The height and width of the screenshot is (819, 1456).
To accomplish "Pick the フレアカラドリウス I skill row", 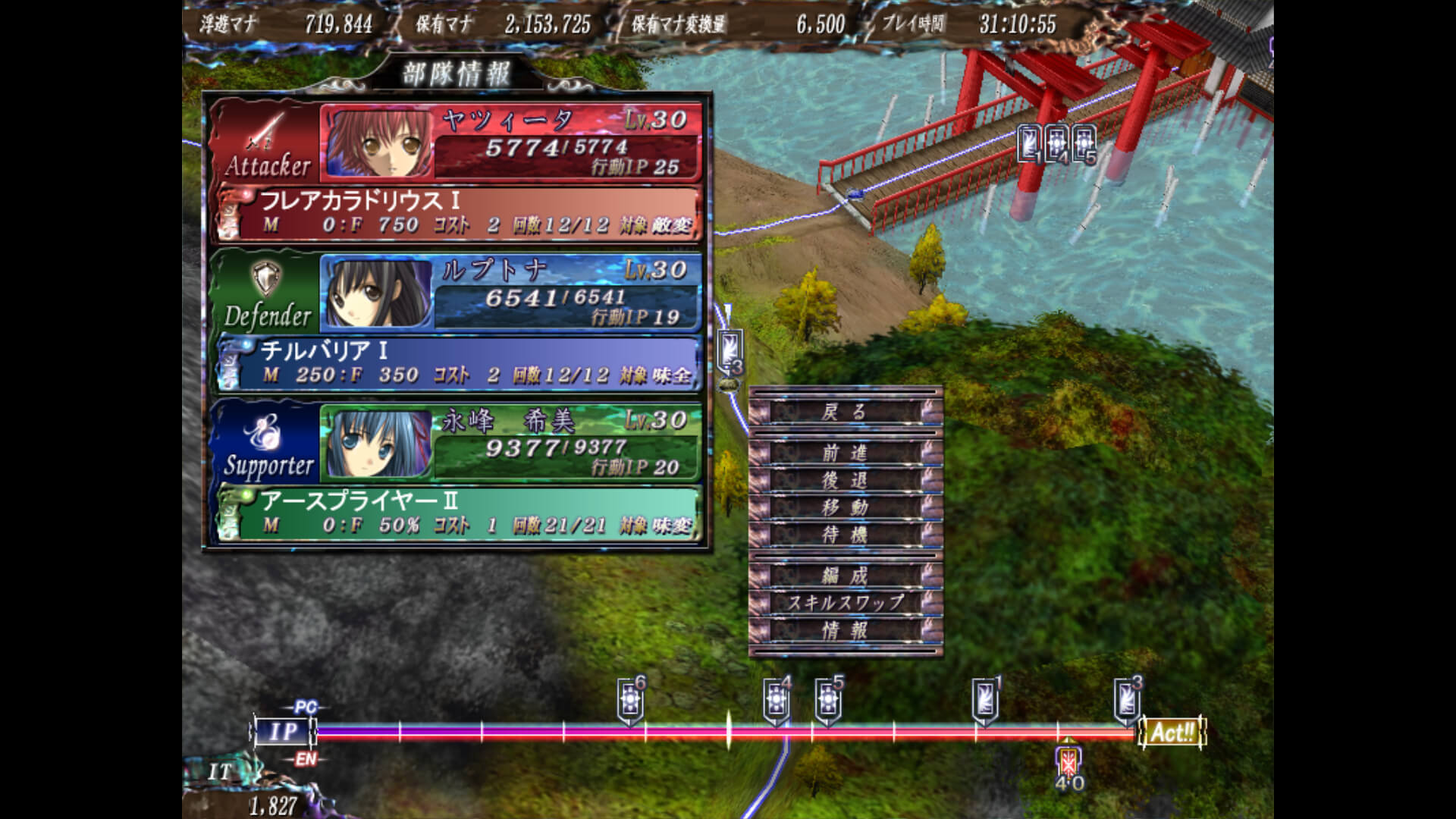I will (466, 213).
